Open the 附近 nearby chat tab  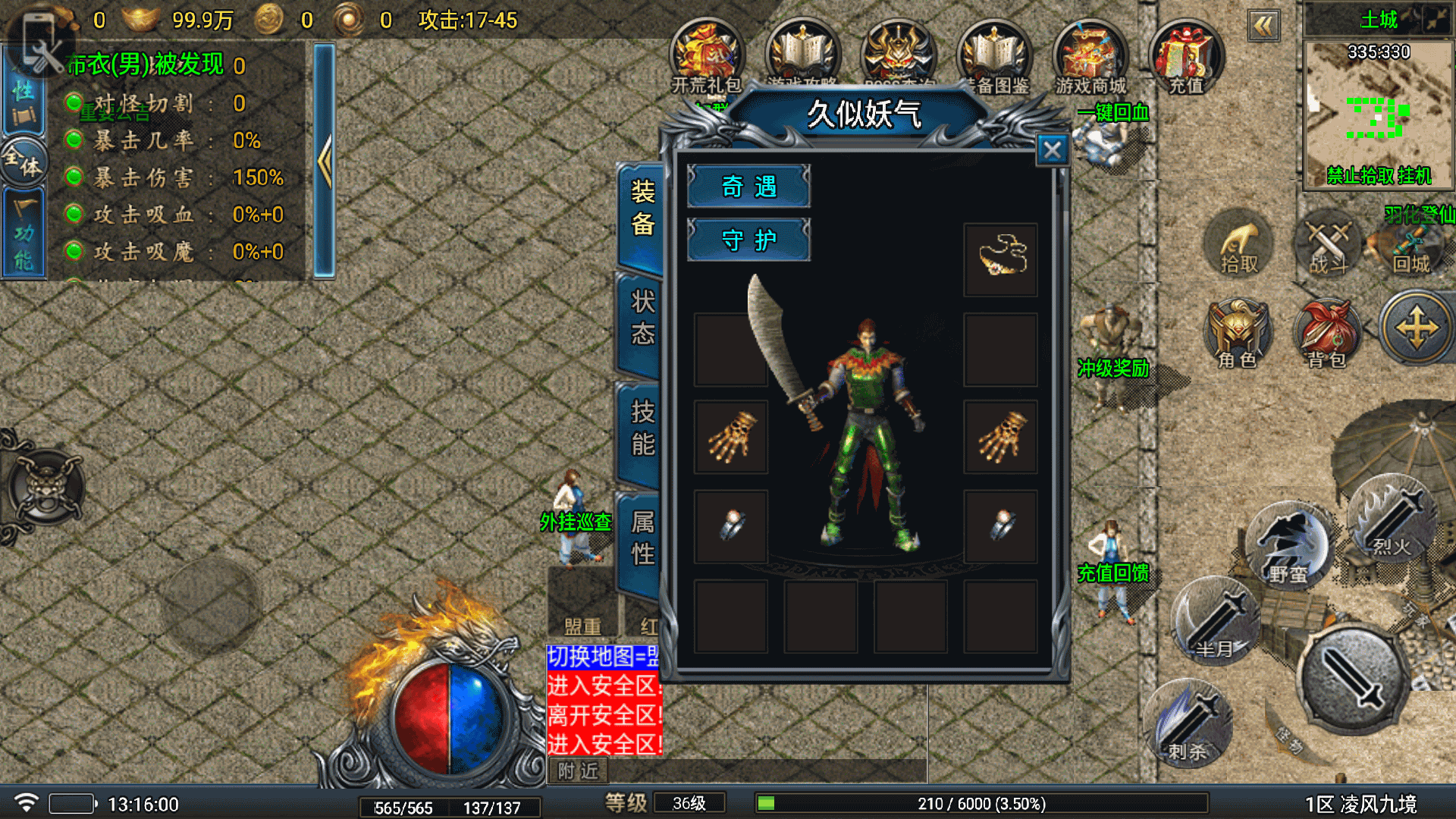578,771
